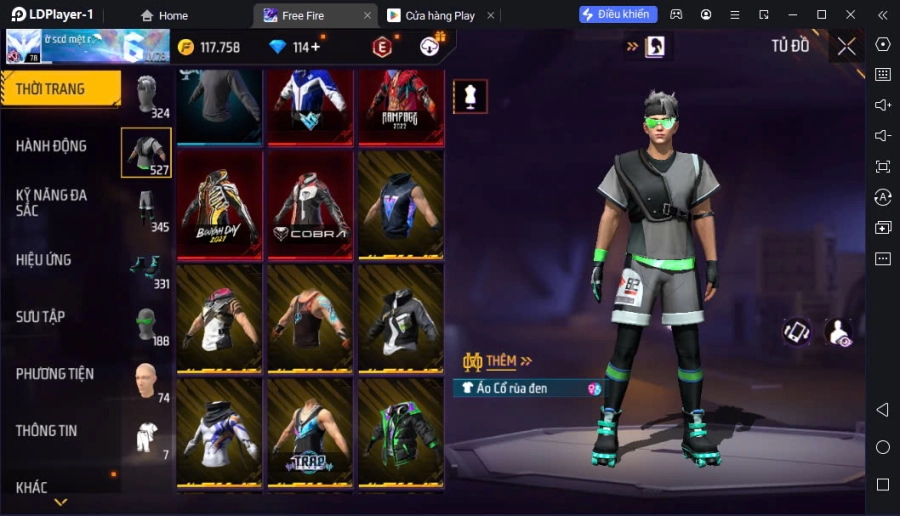This screenshot has width=900, height=516.
Task: Click the mannequin preview icon
Action: [x=470, y=96]
